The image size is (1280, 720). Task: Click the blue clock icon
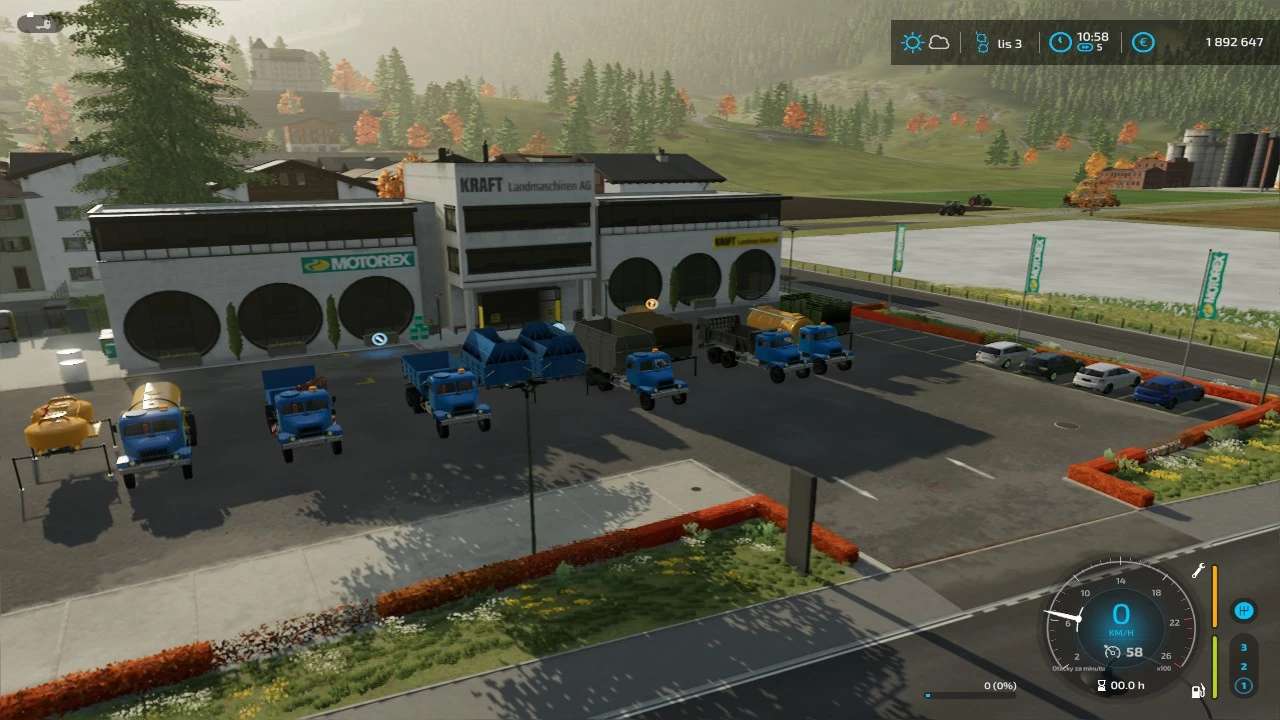click(1060, 43)
